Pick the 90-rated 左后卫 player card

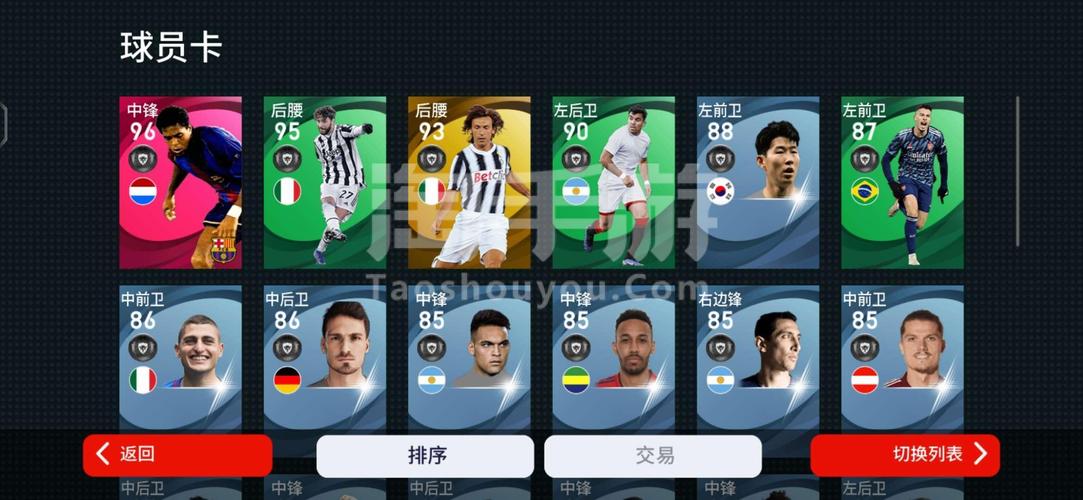[614, 183]
